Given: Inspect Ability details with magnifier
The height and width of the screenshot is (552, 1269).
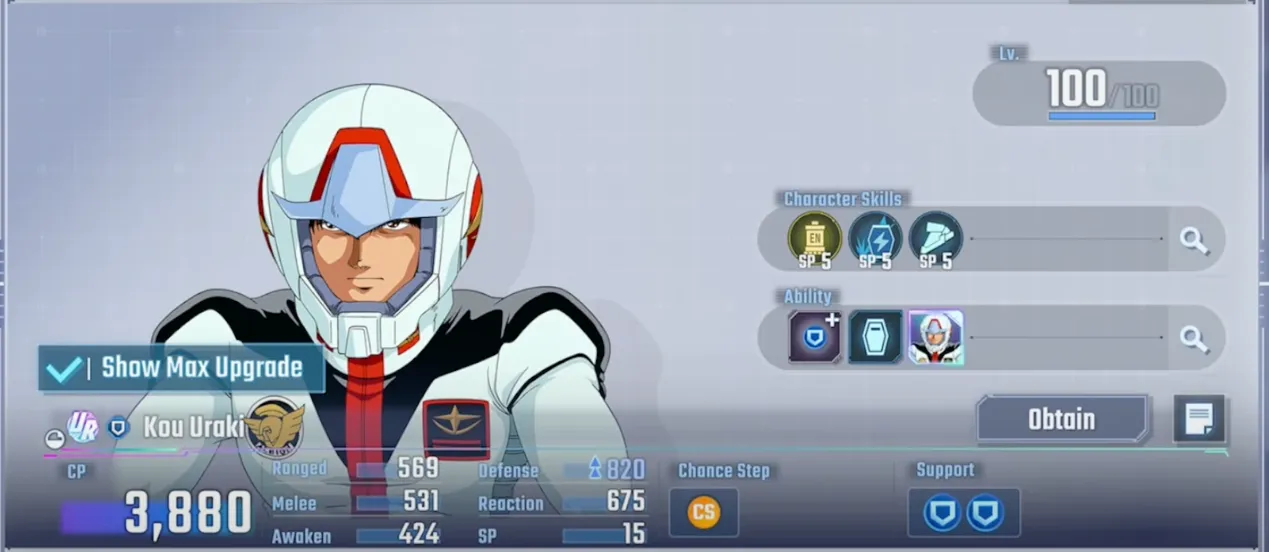Looking at the screenshot, I should 1194,338.
